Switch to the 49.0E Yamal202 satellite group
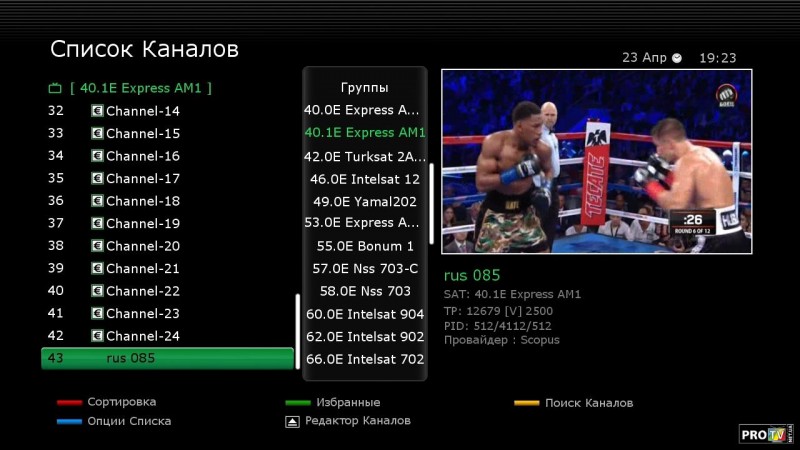The width and height of the screenshot is (800, 450). click(364, 201)
